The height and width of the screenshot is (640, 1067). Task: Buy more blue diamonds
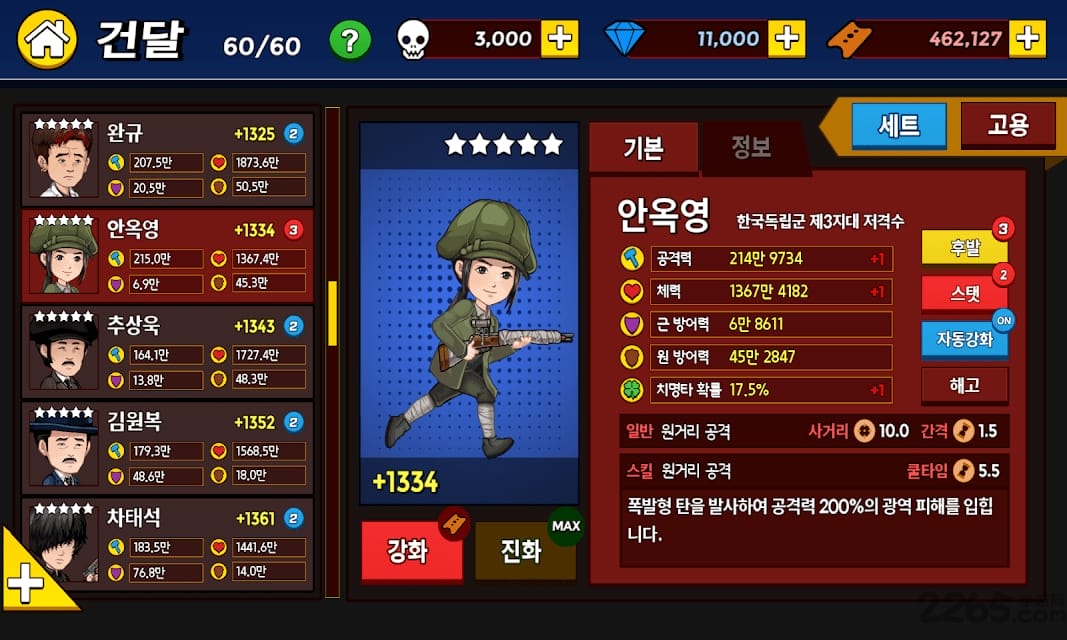[x=787, y=39]
